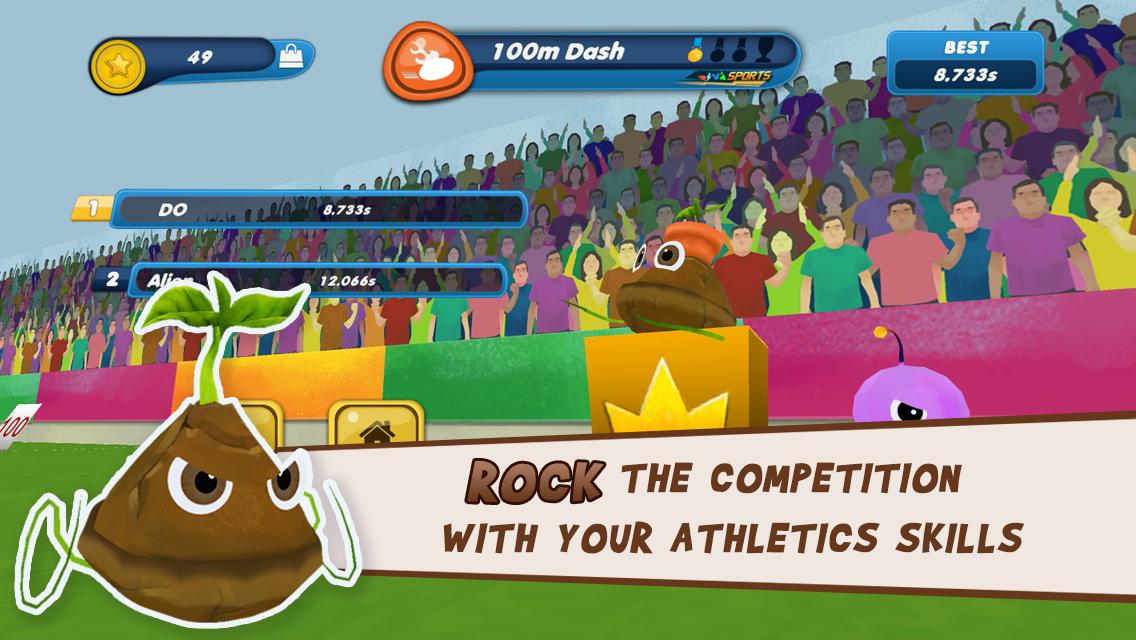Select the first-place leaderboard row for DO

(318, 210)
